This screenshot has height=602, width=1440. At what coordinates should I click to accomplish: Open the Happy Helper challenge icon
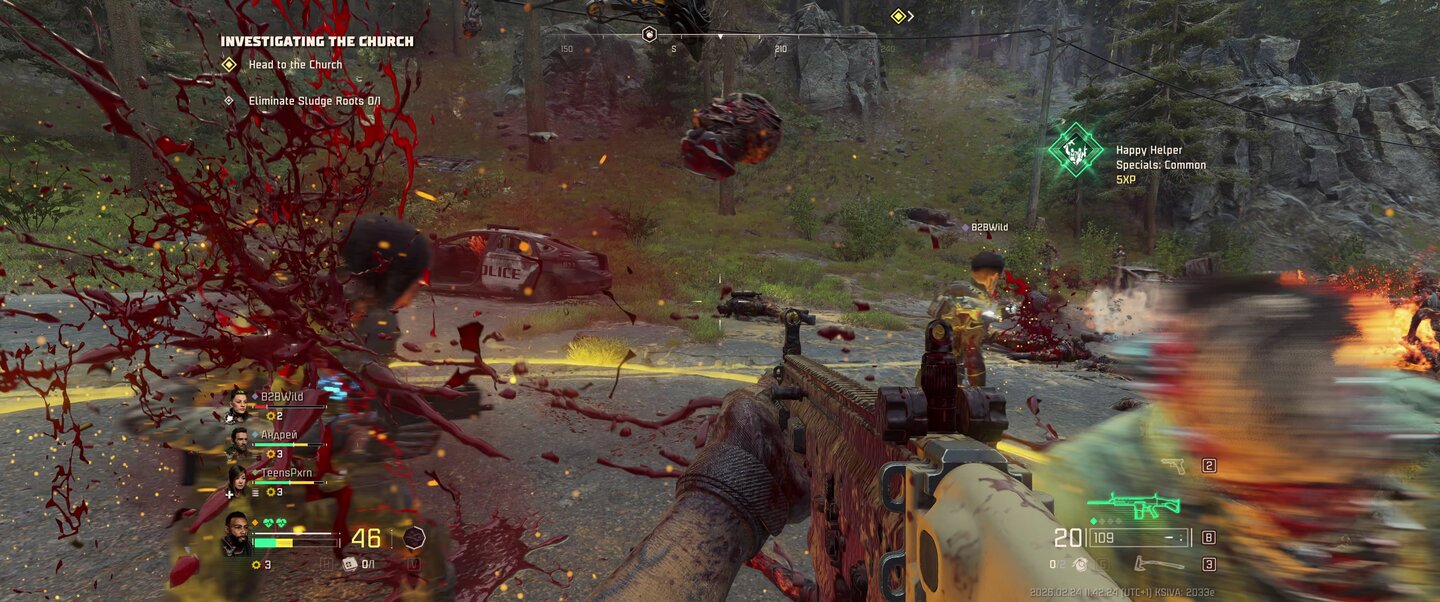tap(1075, 150)
